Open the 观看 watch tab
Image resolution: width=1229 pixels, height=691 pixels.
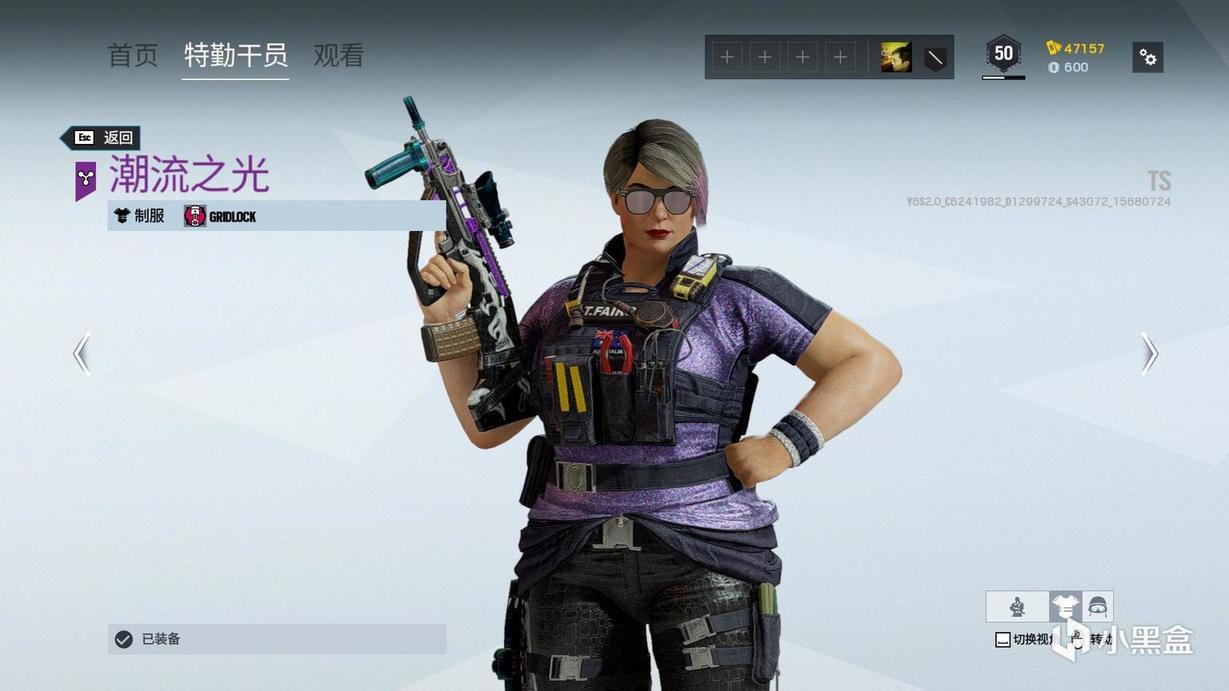click(x=338, y=55)
